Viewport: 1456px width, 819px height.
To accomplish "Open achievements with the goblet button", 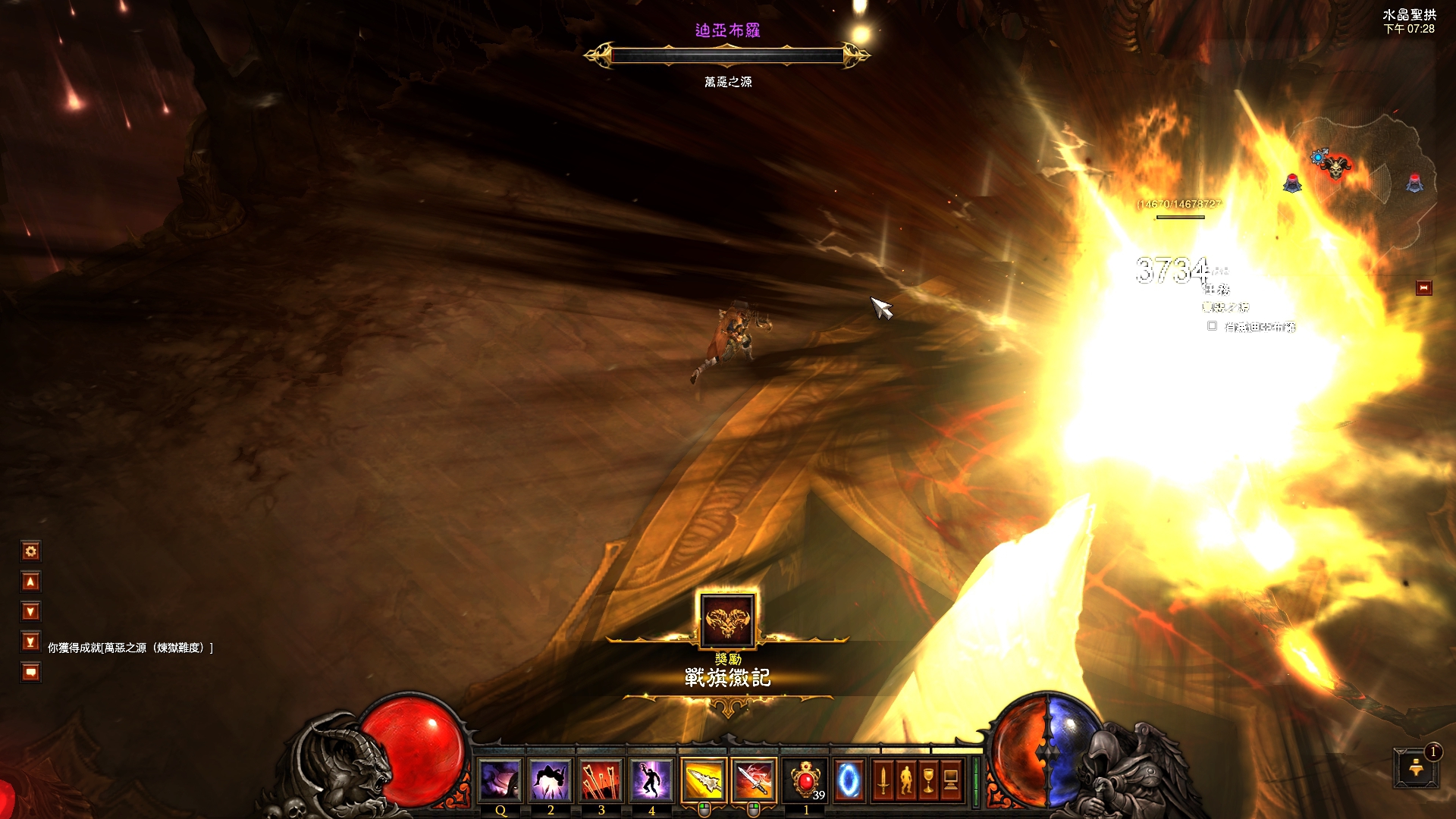I will [928, 780].
